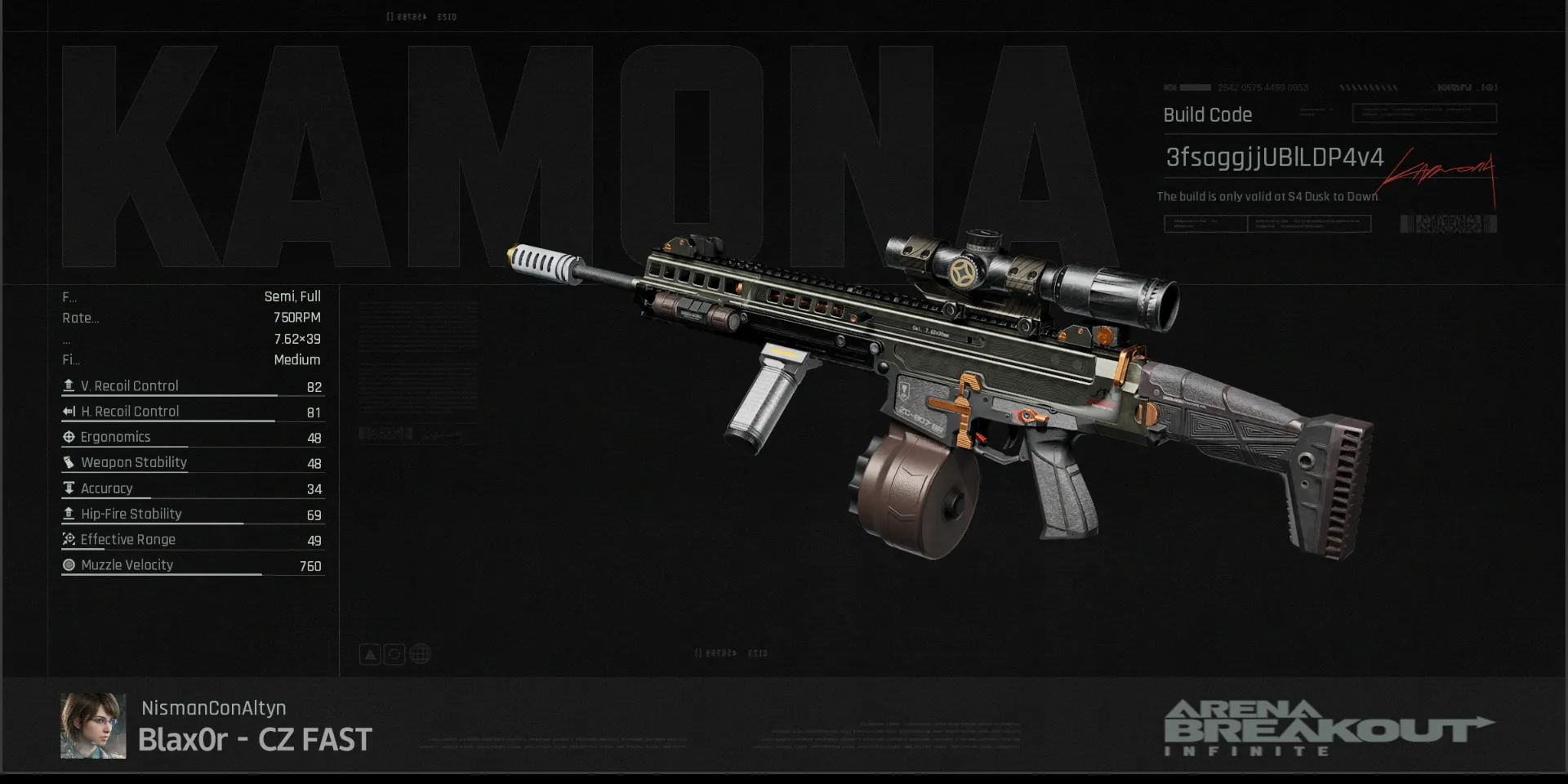Open NismanConAltyn's avatar portrait

93,726
